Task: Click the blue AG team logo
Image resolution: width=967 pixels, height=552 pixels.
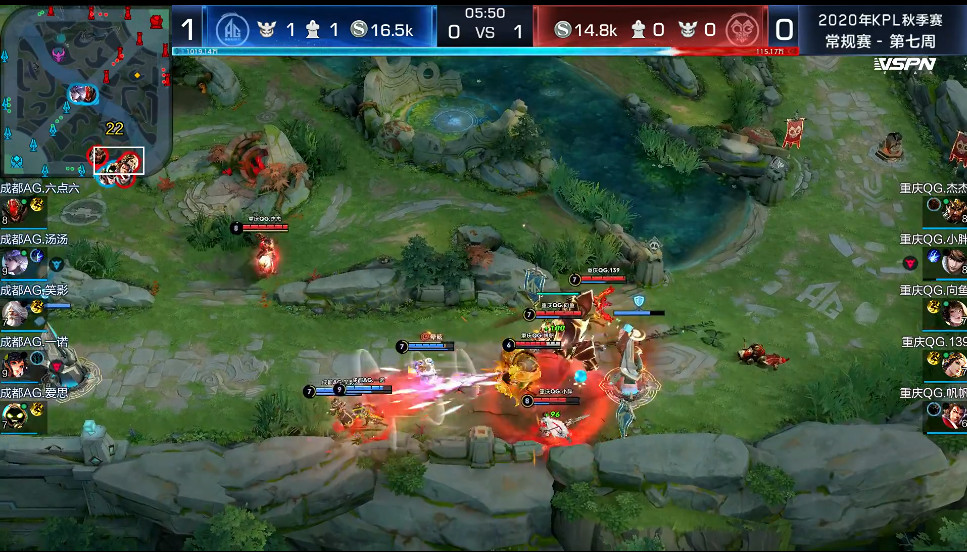Action: 233,29
